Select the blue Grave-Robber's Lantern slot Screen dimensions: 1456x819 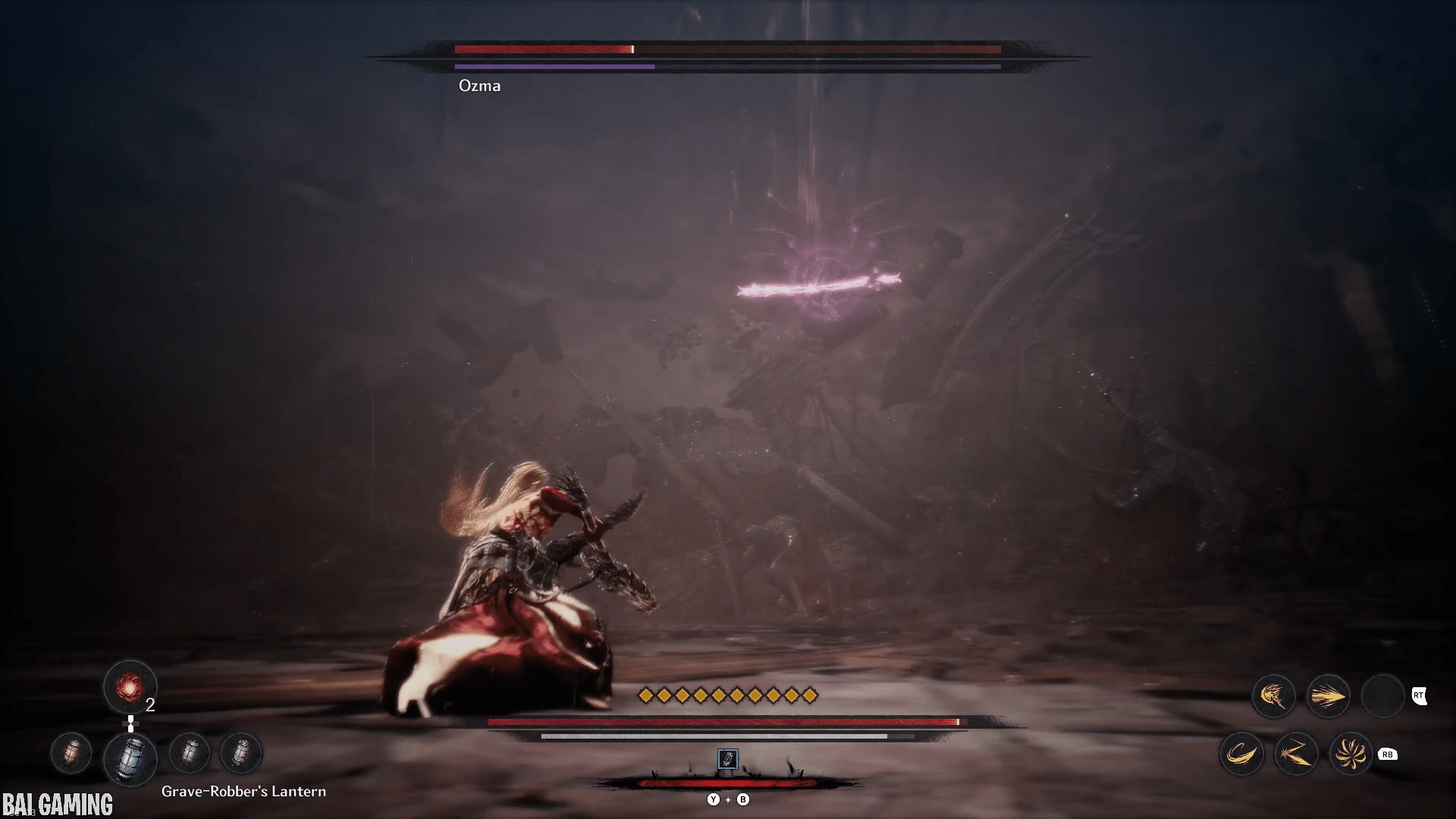point(130,758)
